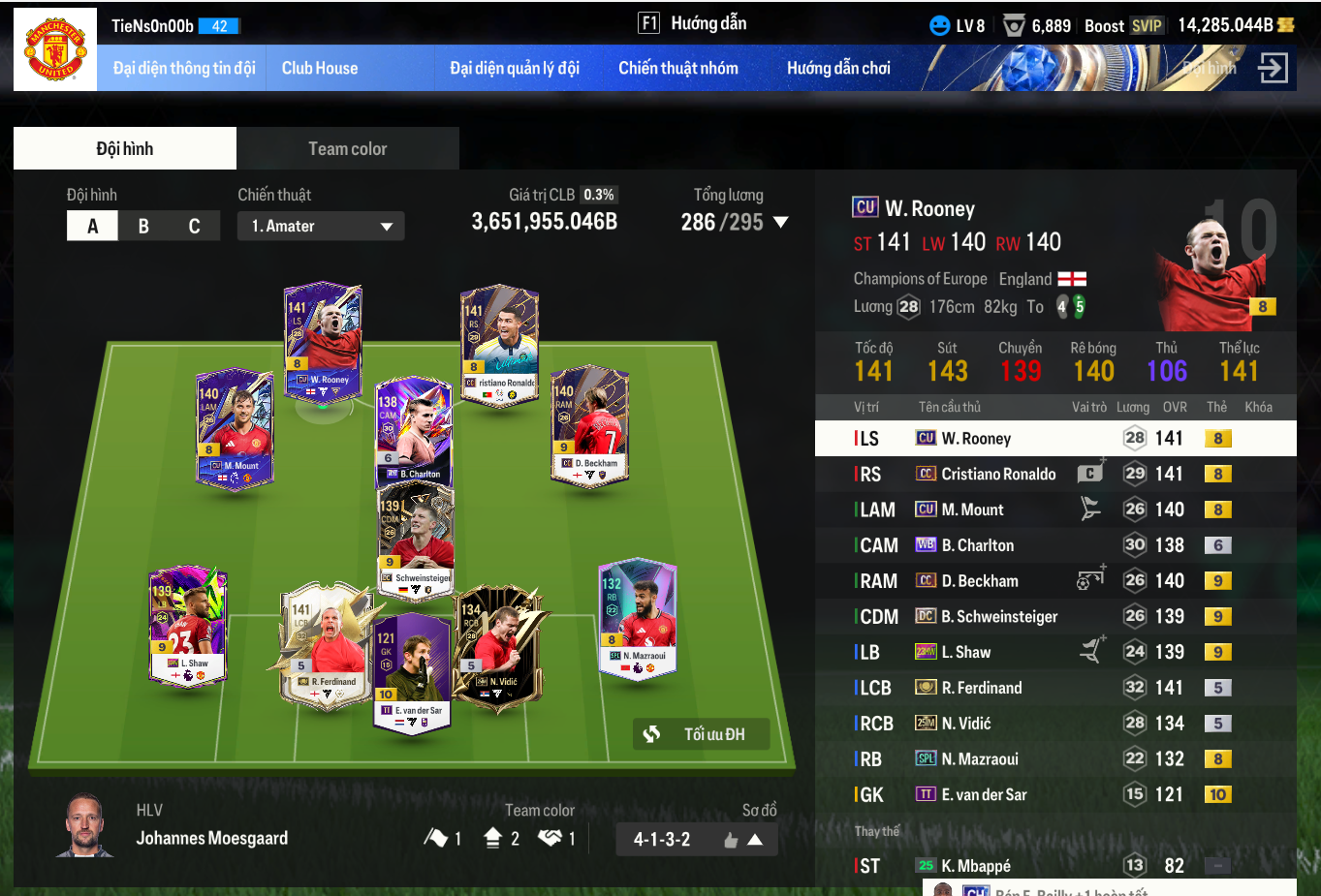The width and height of the screenshot is (1321, 896).
Task: Choose squad slot B
Action: click(x=143, y=226)
